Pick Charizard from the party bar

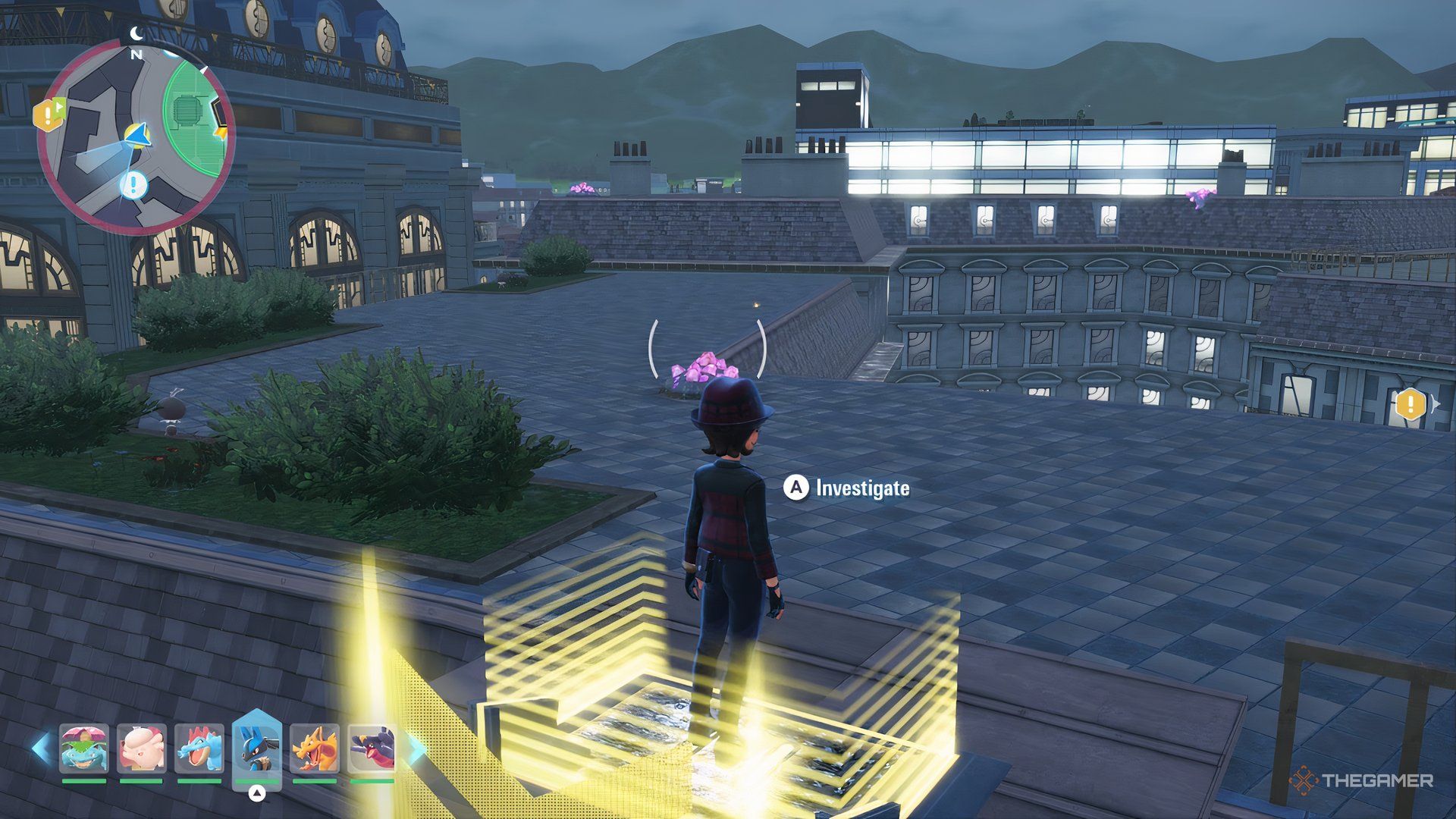click(x=315, y=748)
